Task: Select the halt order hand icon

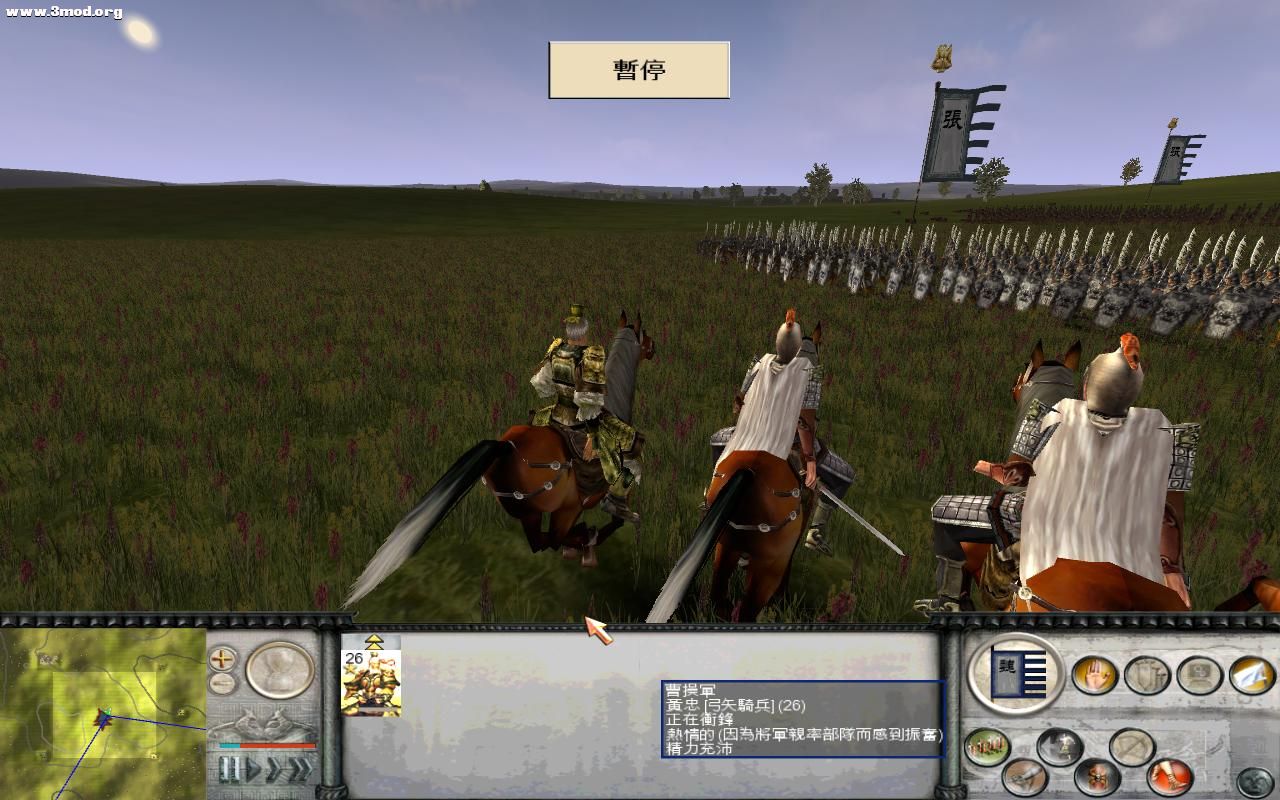Action: [x=1095, y=674]
